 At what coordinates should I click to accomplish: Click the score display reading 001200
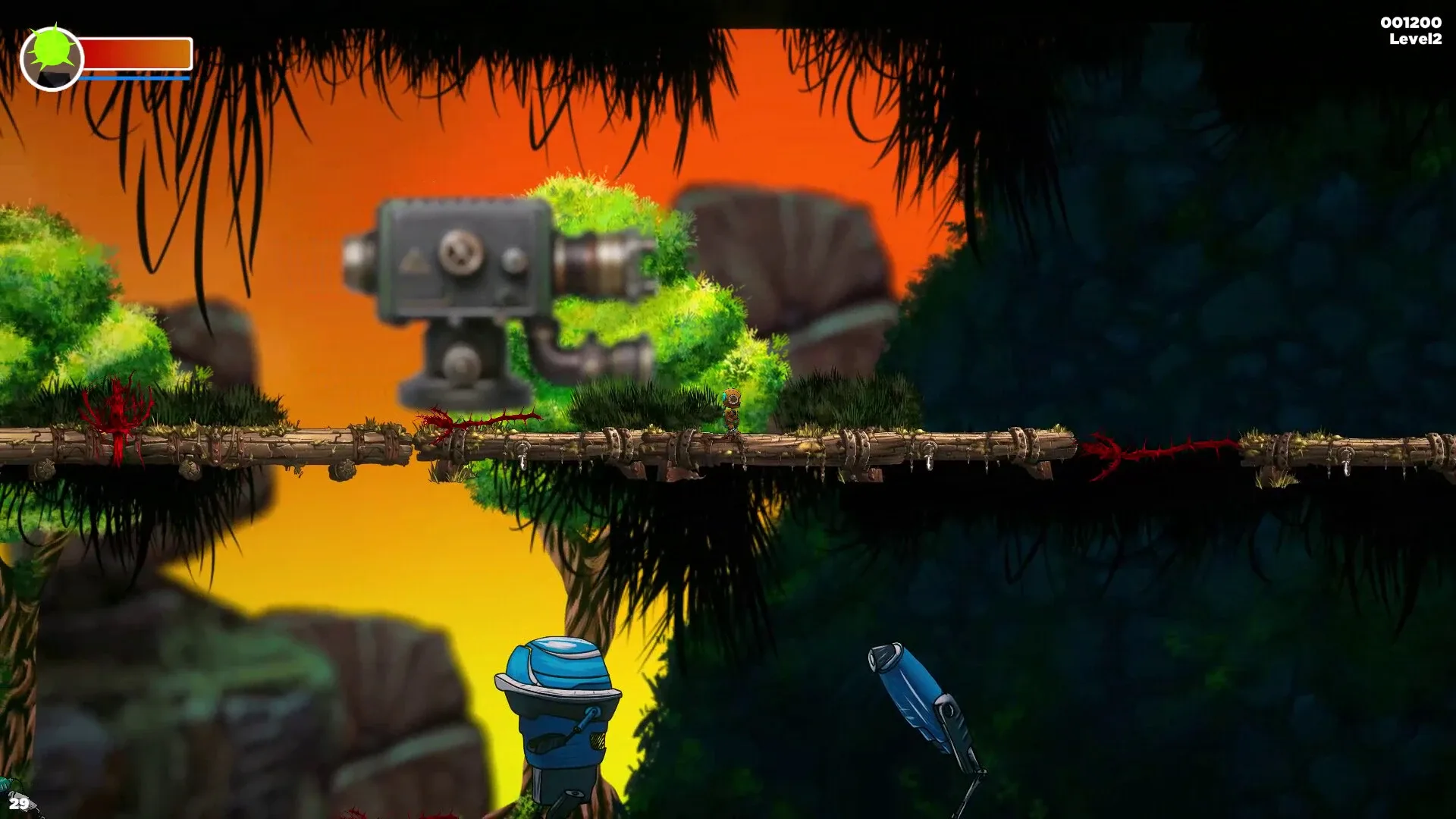tap(1410, 21)
